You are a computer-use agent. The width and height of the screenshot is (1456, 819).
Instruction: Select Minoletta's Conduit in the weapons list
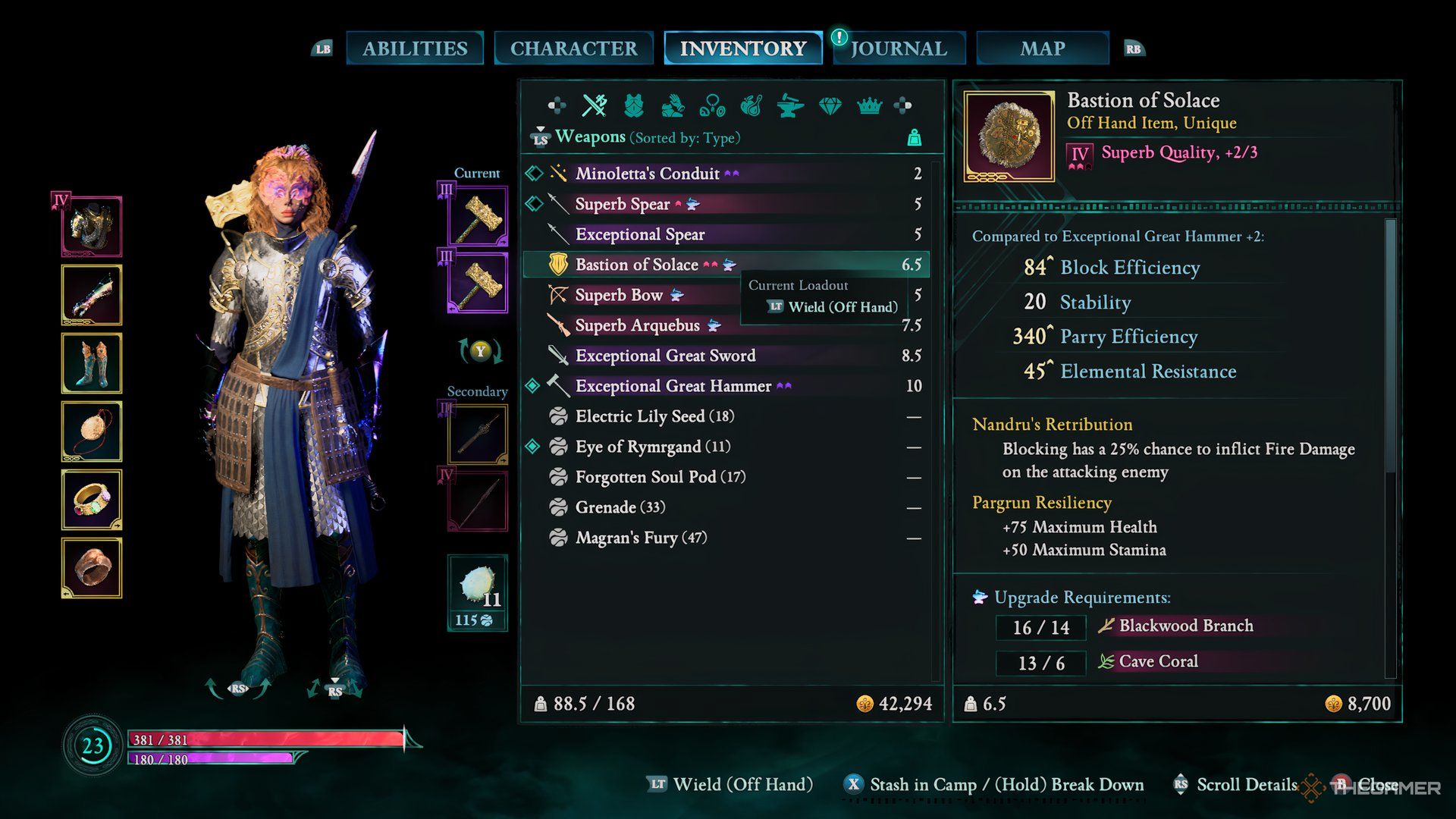(x=647, y=174)
